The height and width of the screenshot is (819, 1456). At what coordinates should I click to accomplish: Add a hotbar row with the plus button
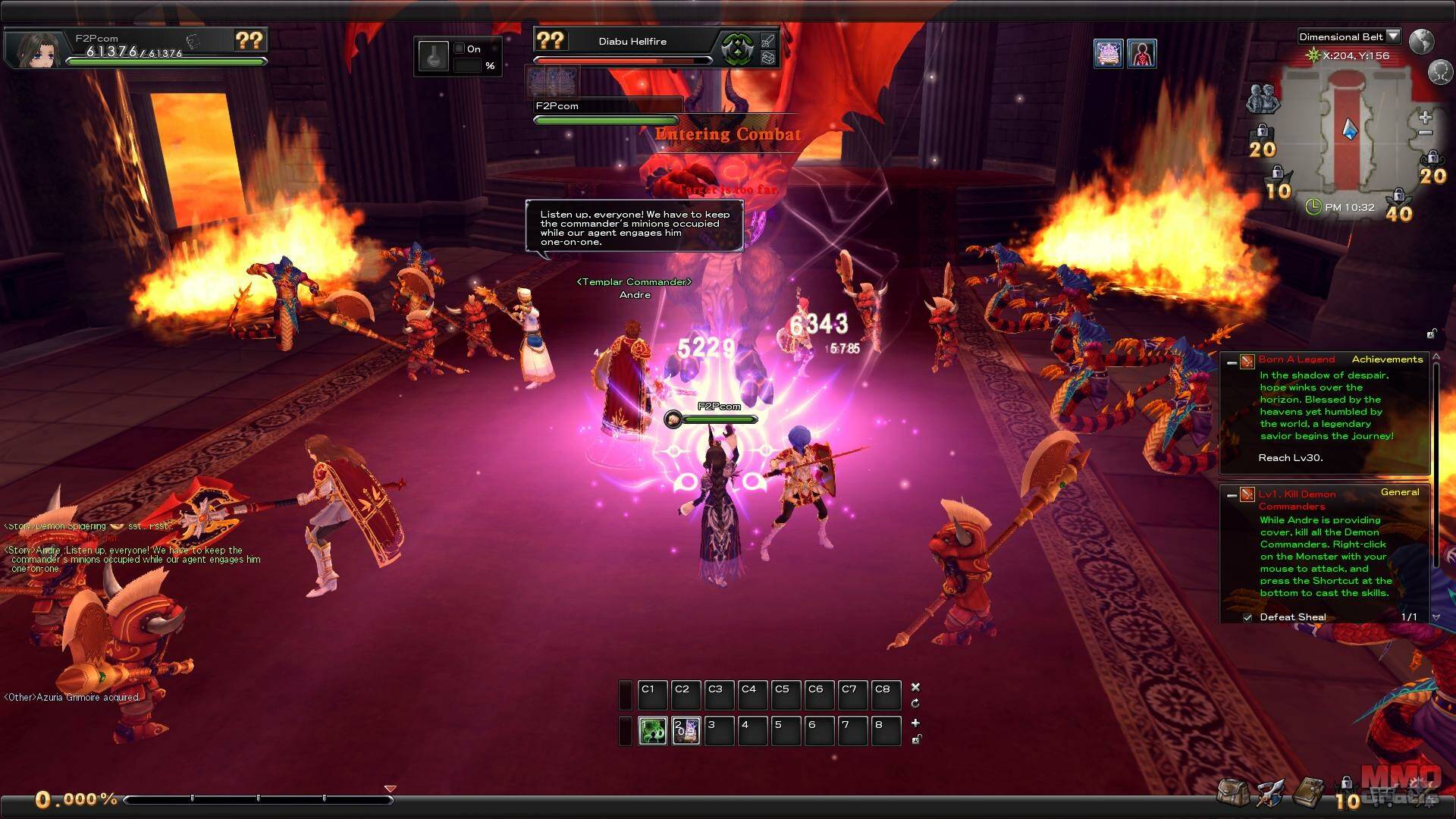point(915,723)
